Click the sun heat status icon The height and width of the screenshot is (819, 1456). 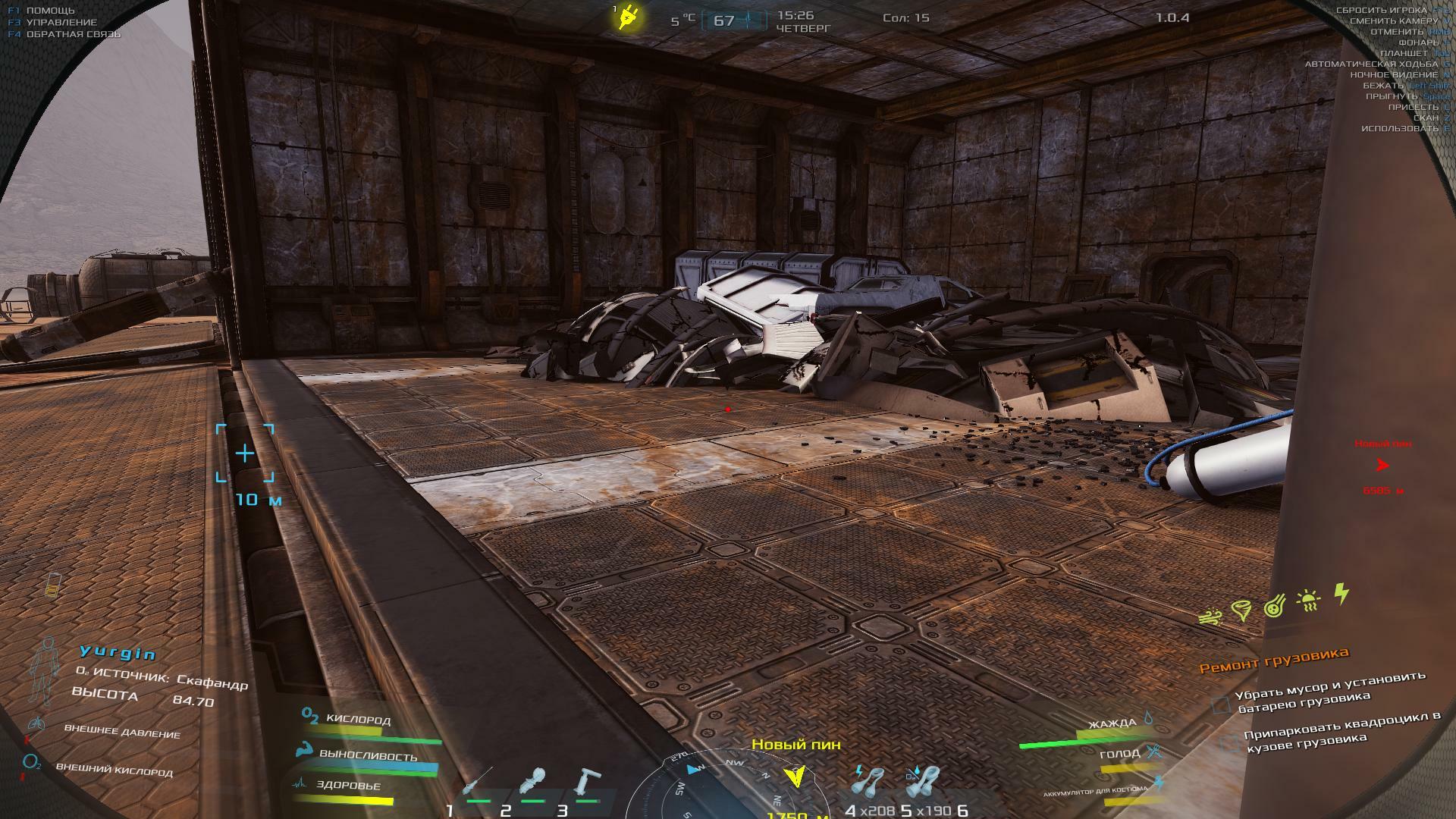pyautogui.click(x=1309, y=601)
